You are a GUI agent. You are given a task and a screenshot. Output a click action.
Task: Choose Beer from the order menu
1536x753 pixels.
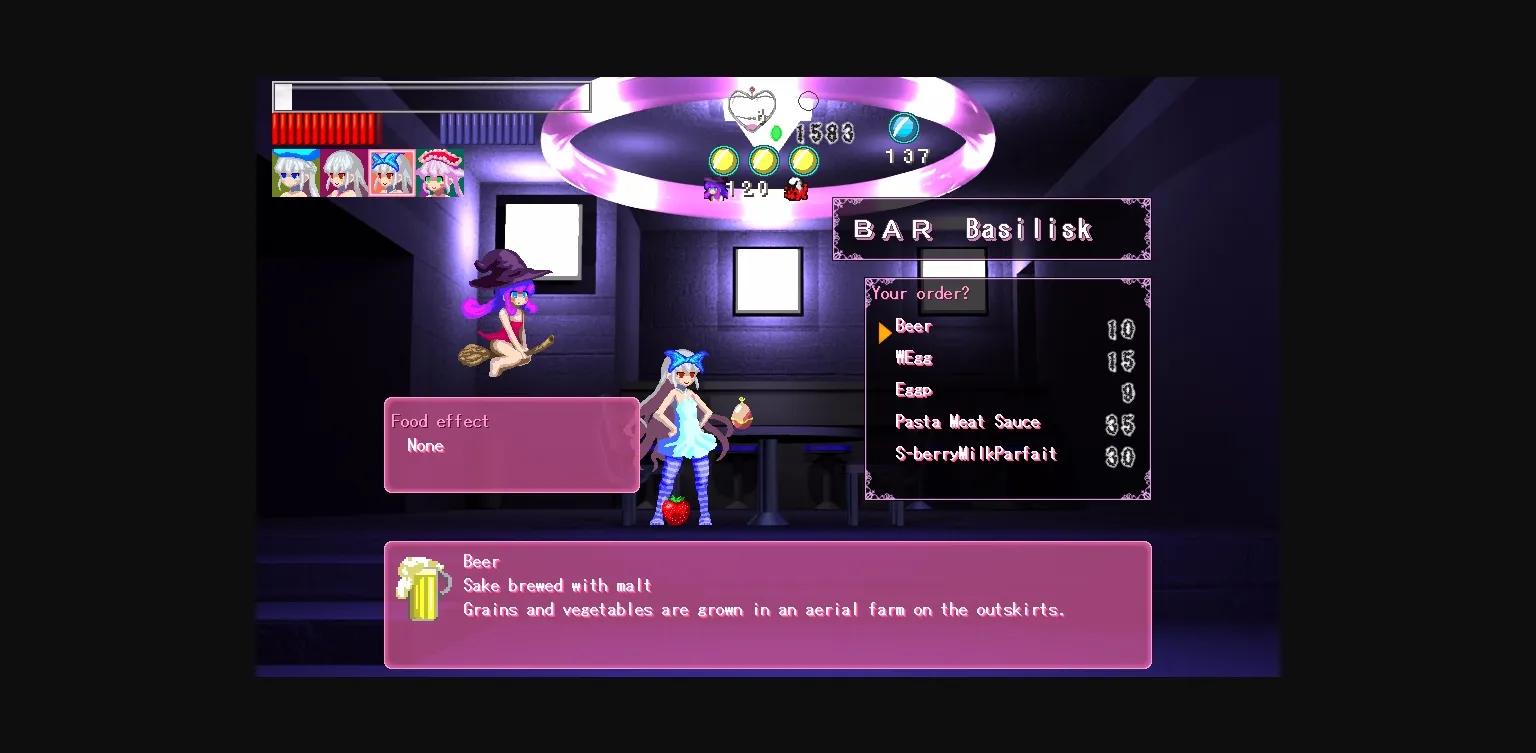[913, 326]
